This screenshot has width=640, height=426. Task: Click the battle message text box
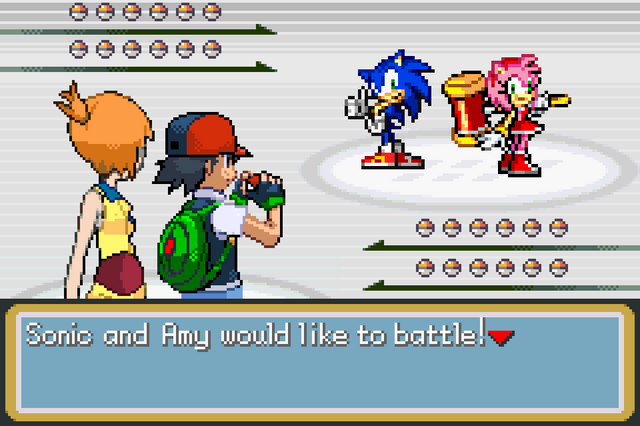[x=318, y=362]
